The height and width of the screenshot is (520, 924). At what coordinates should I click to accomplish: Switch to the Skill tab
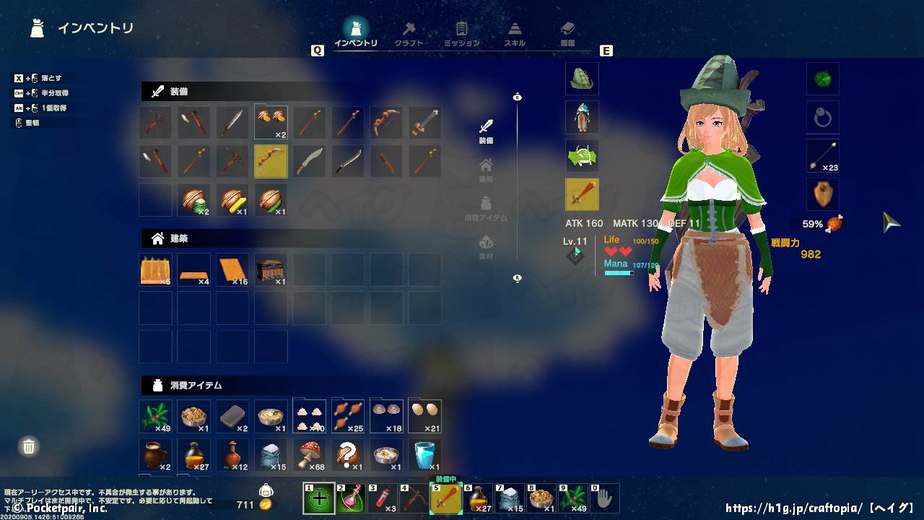click(x=514, y=33)
